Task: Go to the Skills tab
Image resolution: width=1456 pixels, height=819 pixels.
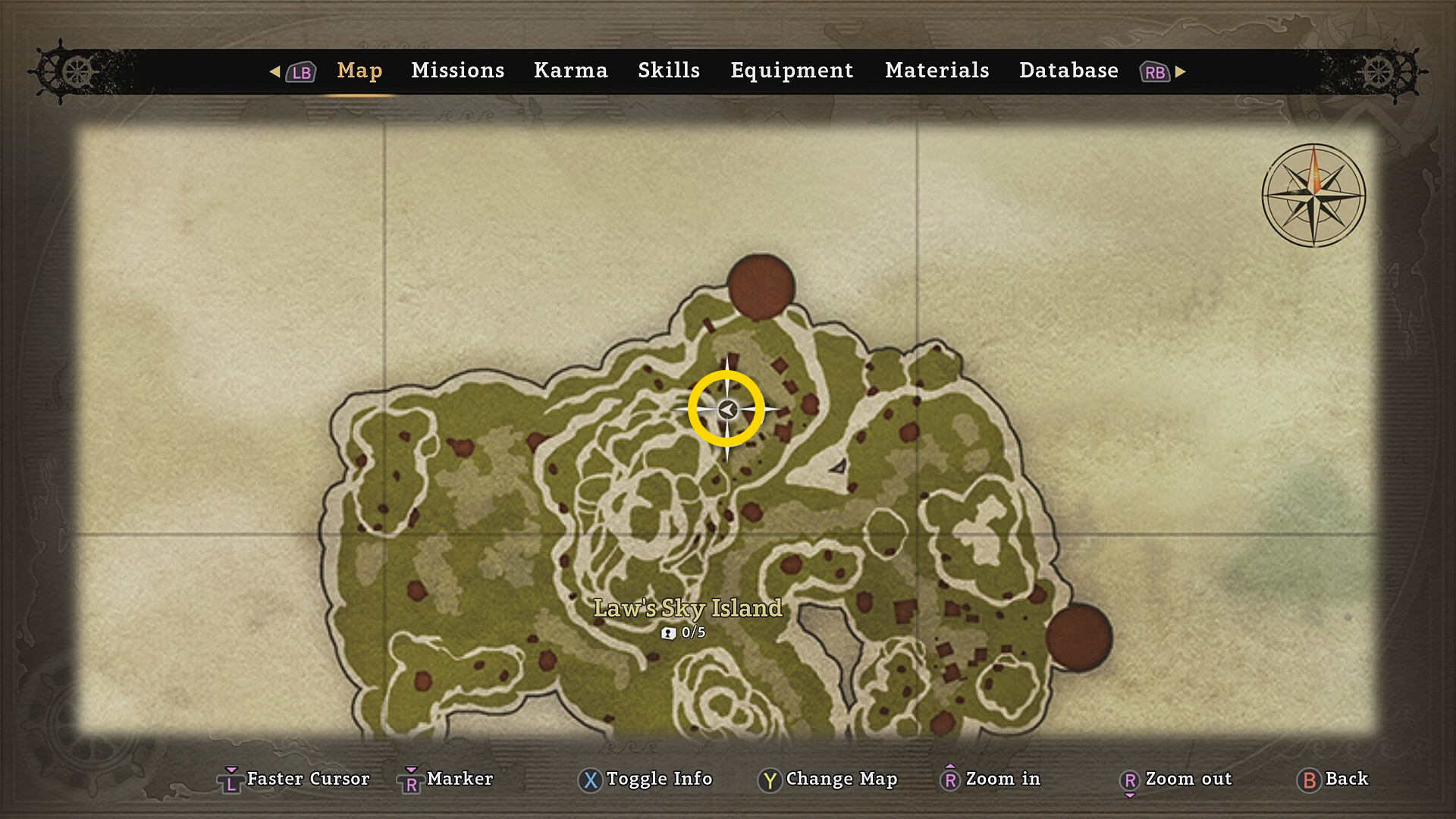Action: click(x=668, y=71)
